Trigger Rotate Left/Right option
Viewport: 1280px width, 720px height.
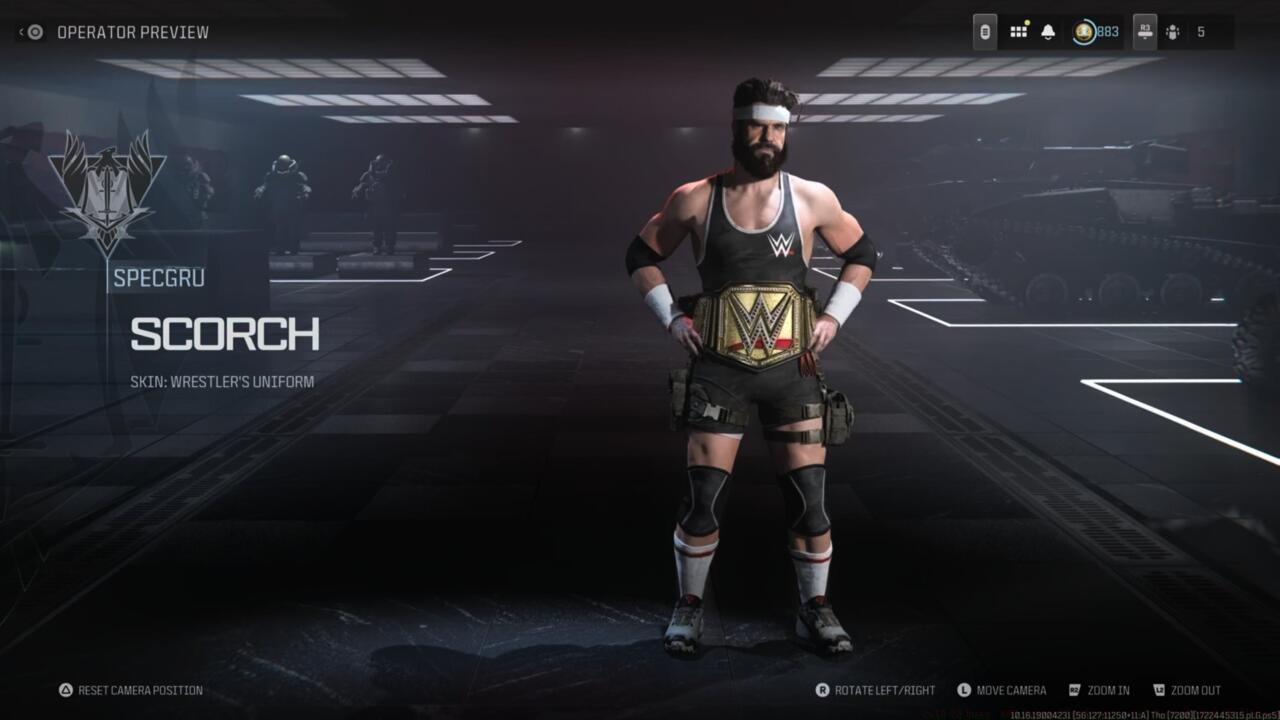coord(884,689)
